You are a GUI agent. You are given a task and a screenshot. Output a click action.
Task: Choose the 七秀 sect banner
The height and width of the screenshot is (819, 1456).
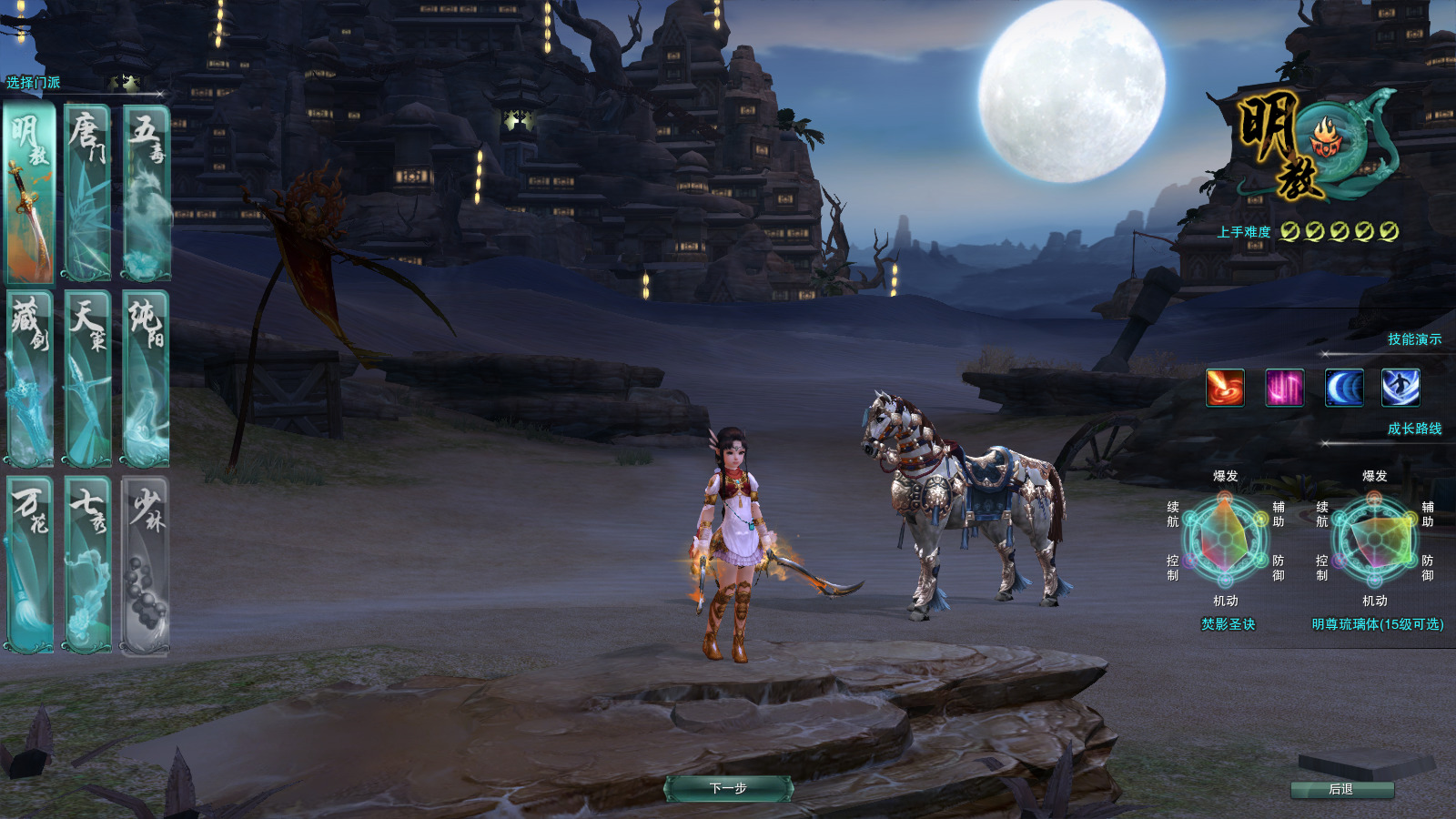(x=87, y=564)
